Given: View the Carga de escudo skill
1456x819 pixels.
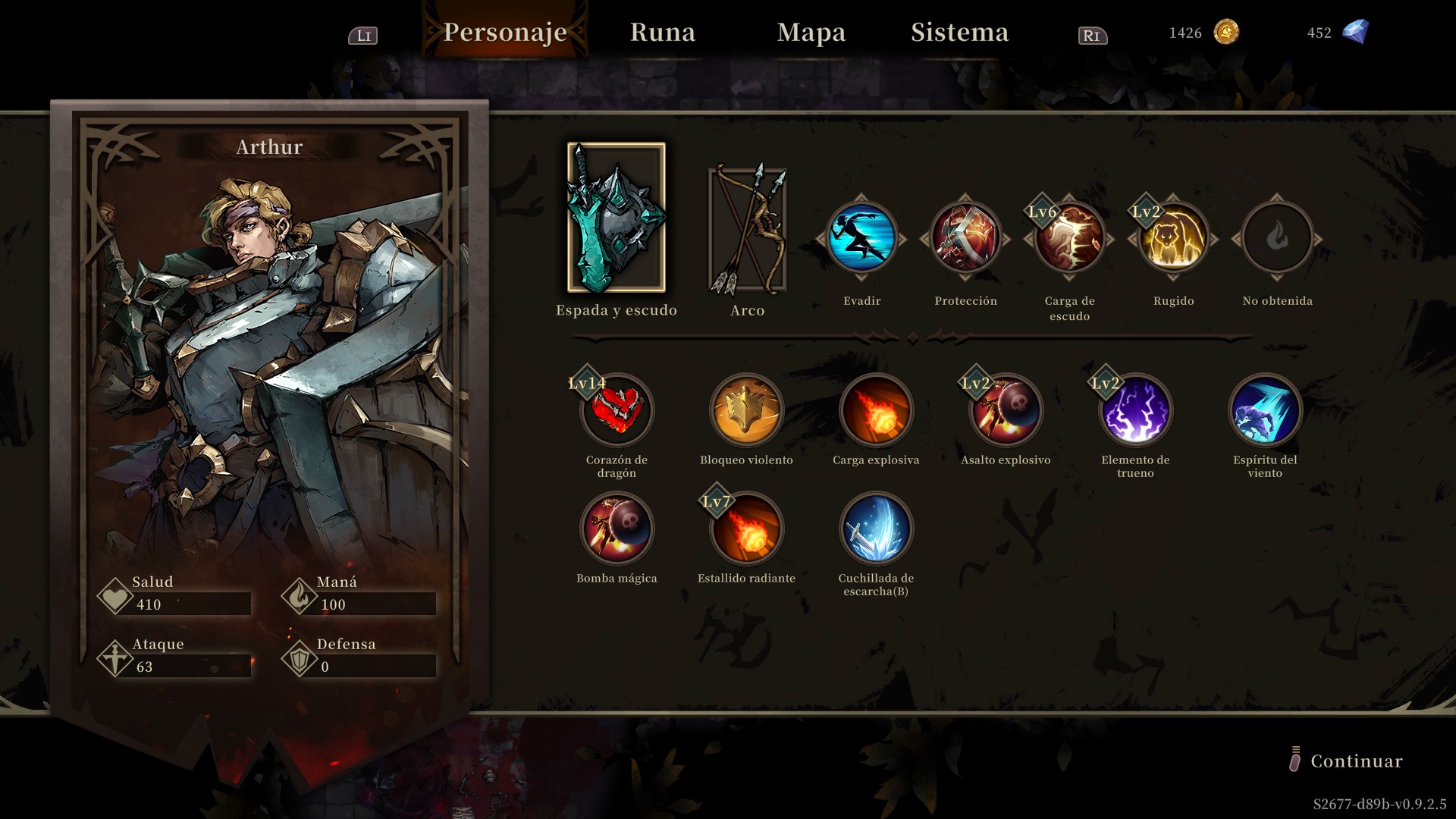Looking at the screenshot, I should point(1069,238).
